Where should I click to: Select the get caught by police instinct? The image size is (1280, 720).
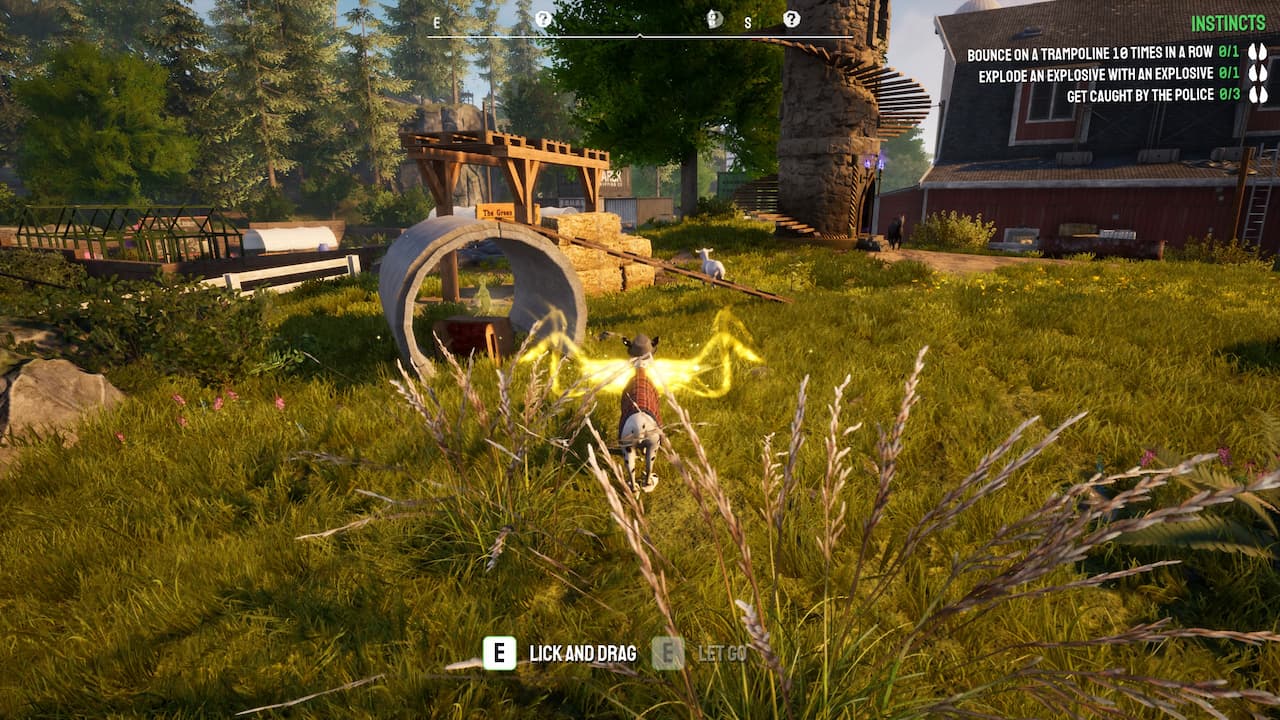[x=1139, y=95]
